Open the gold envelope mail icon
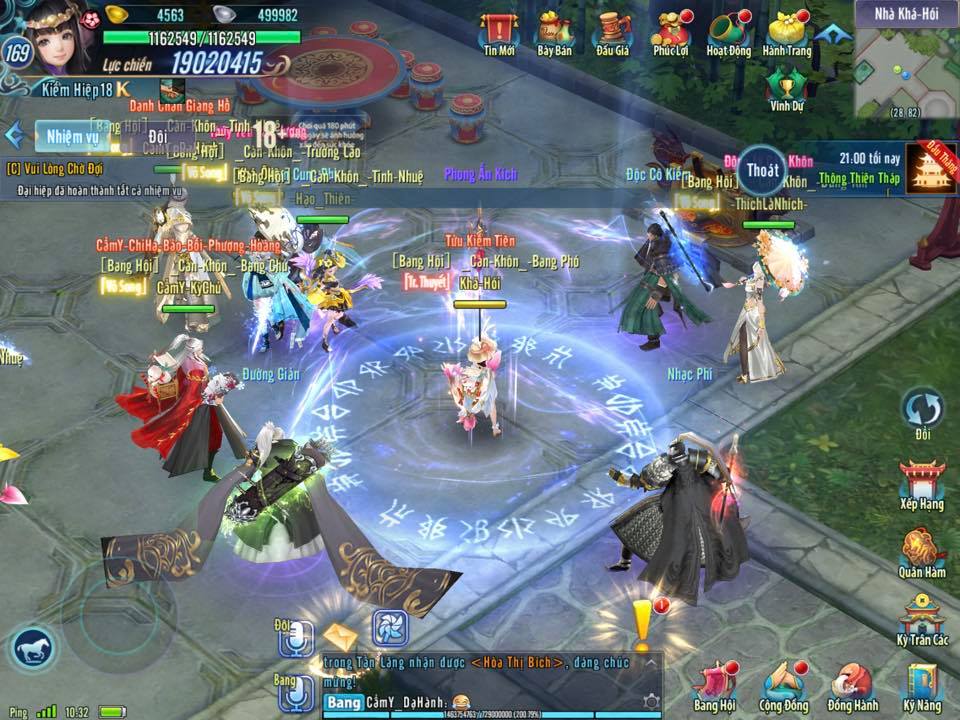This screenshot has width=960, height=720. tap(340, 636)
